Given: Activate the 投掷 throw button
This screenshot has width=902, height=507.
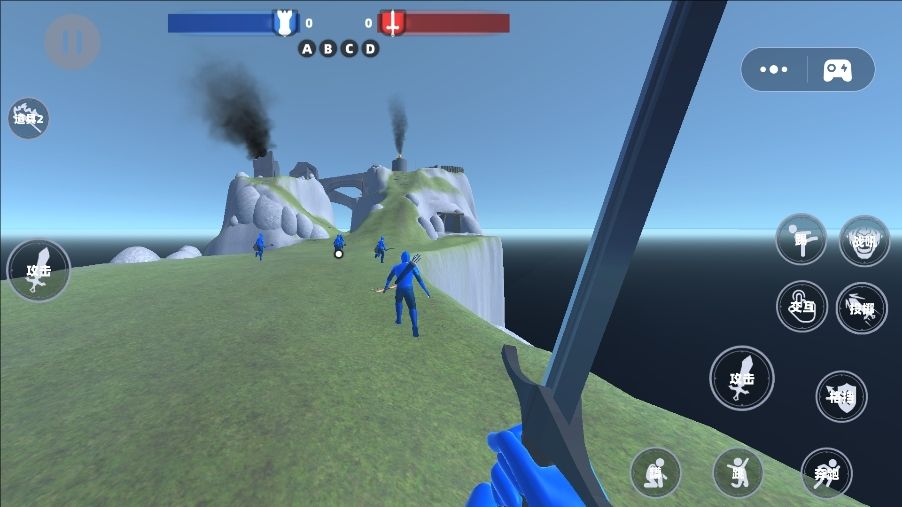Looking at the screenshot, I should tap(861, 308).
